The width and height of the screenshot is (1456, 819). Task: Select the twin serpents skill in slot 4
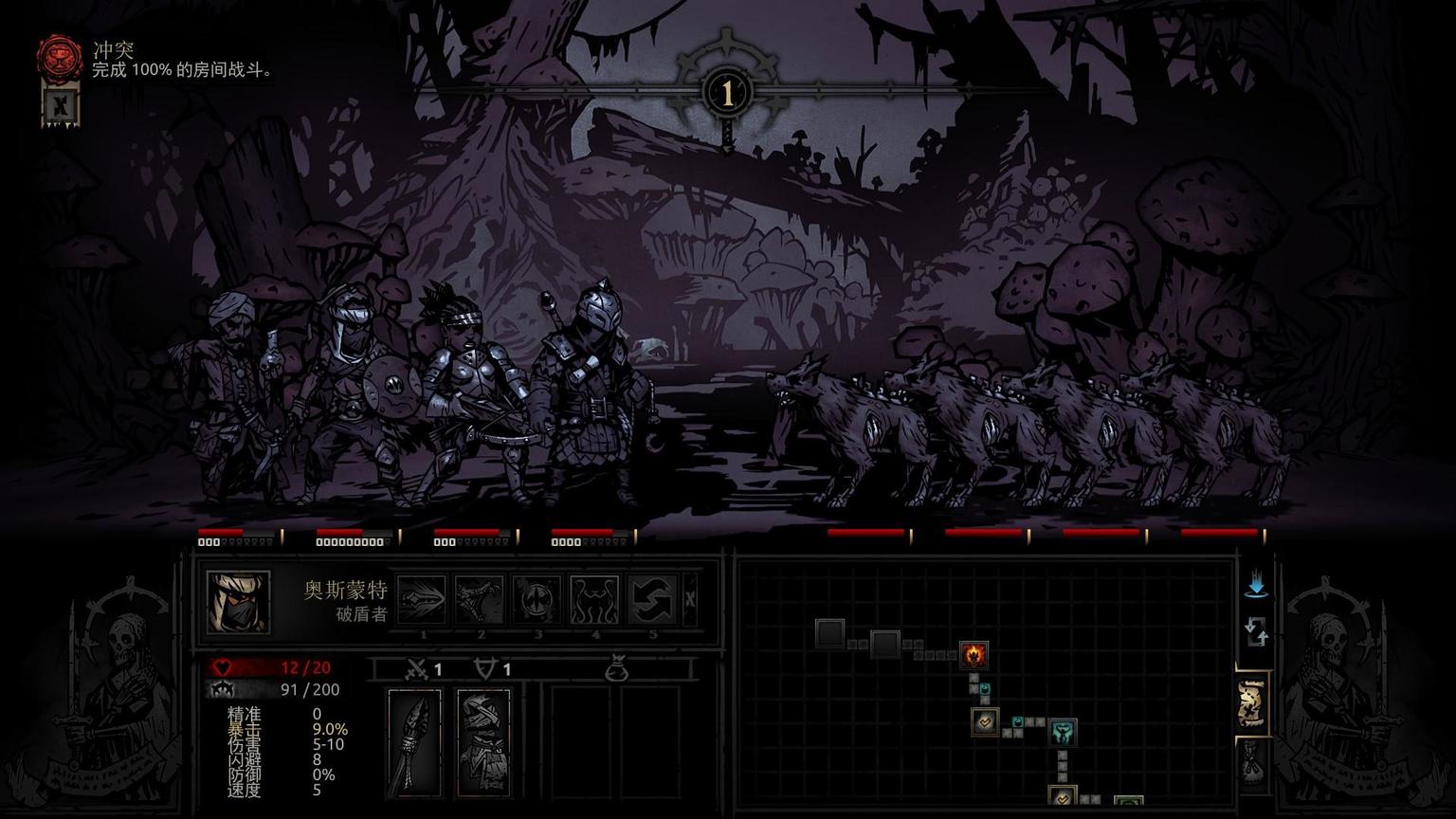595,600
